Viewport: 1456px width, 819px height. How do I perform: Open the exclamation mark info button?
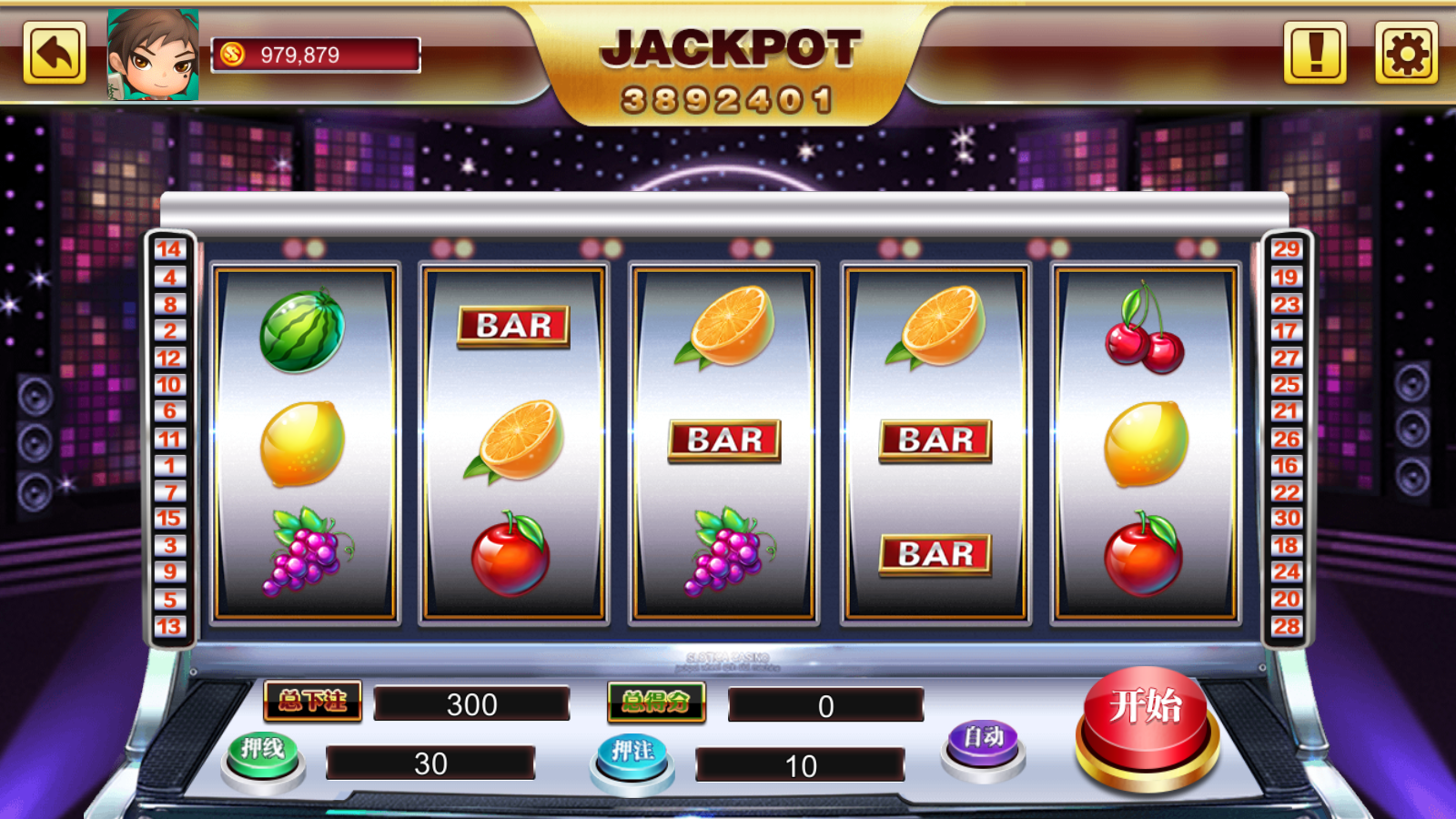coord(1315,54)
